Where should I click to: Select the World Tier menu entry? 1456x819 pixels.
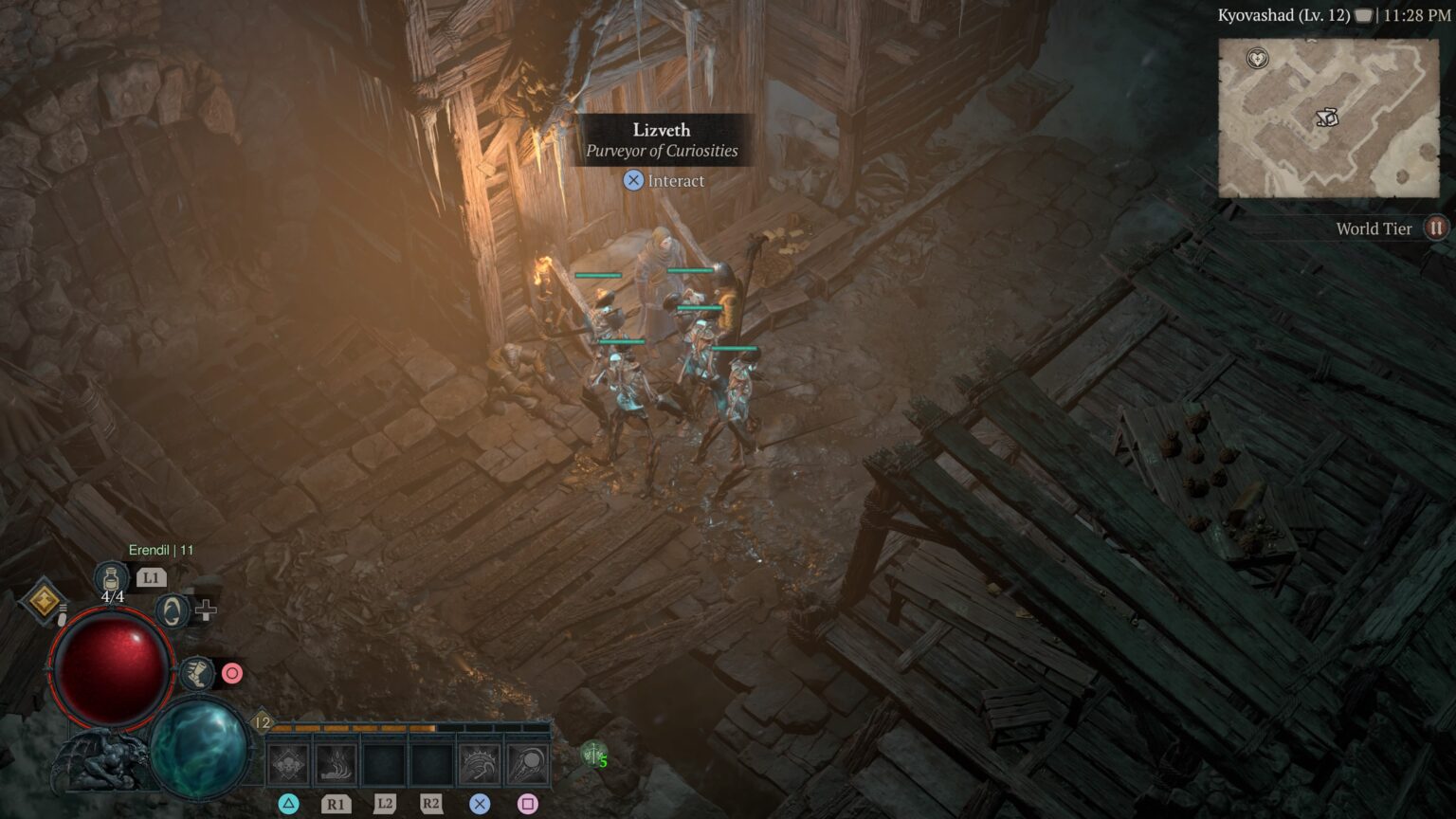click(x=1374, y=227)
